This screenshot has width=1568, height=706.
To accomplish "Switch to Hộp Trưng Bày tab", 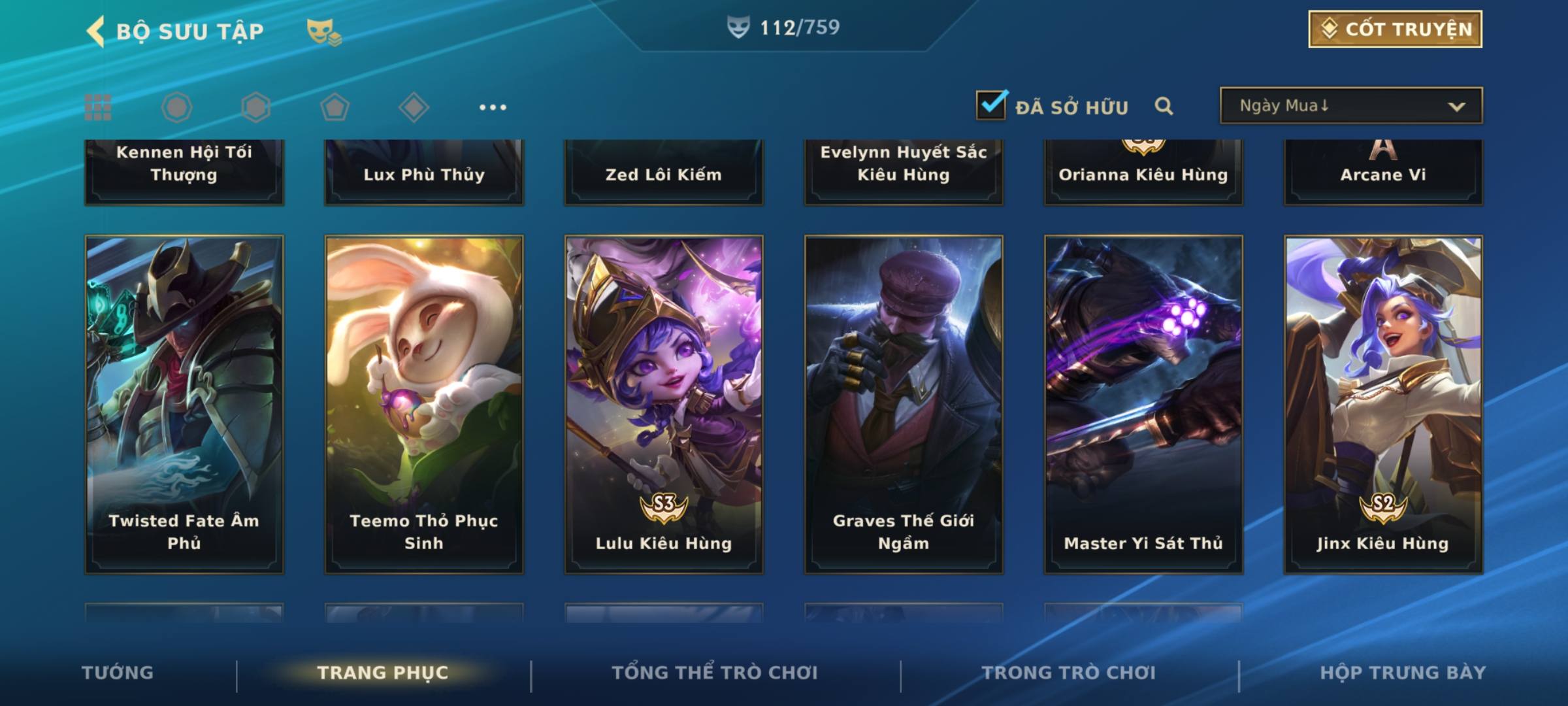I will click(1403, 673).
